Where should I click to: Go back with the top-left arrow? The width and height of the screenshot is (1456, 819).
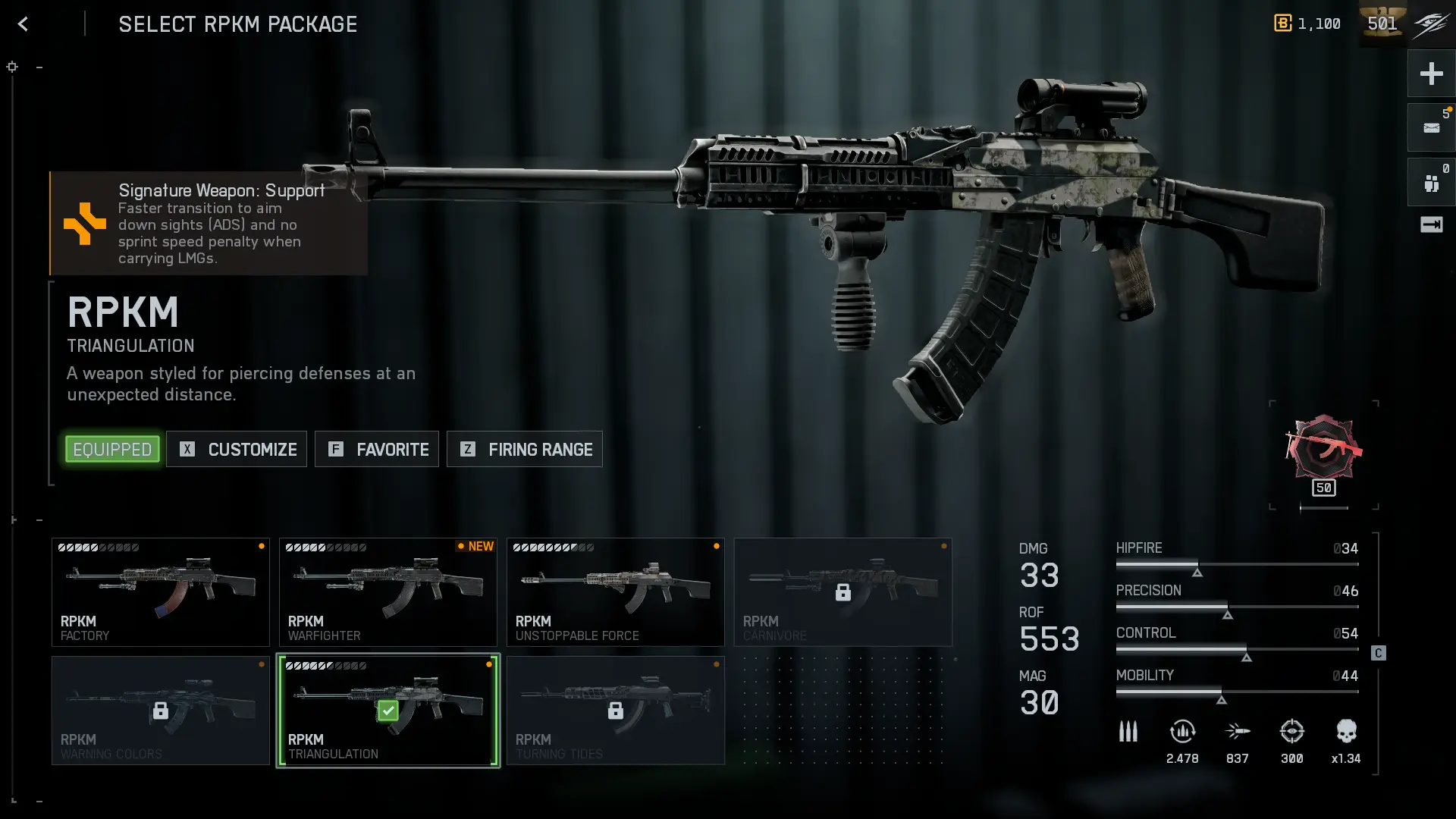(x=23, y=24)
